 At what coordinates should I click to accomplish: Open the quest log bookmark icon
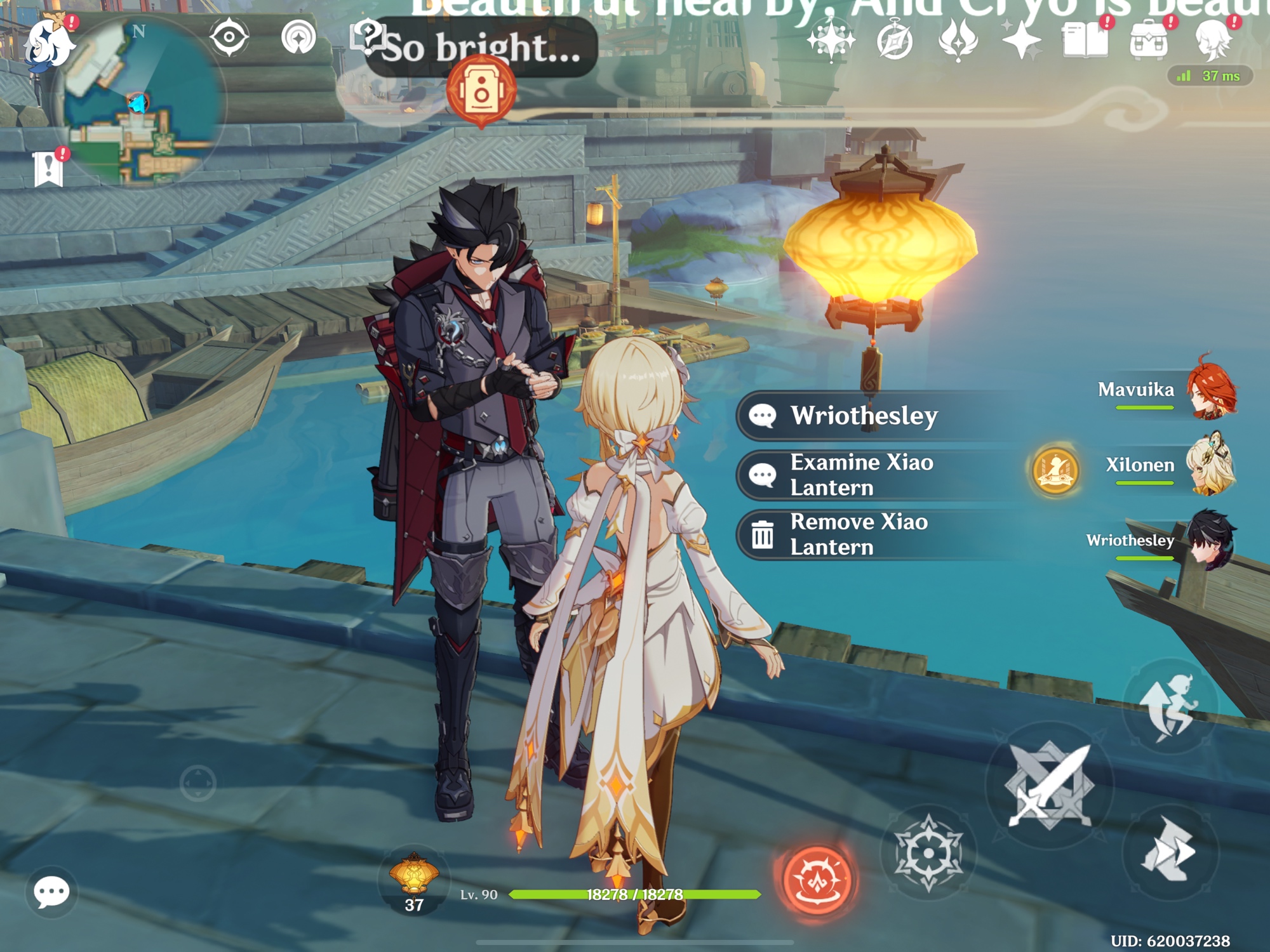click(48, 169)
